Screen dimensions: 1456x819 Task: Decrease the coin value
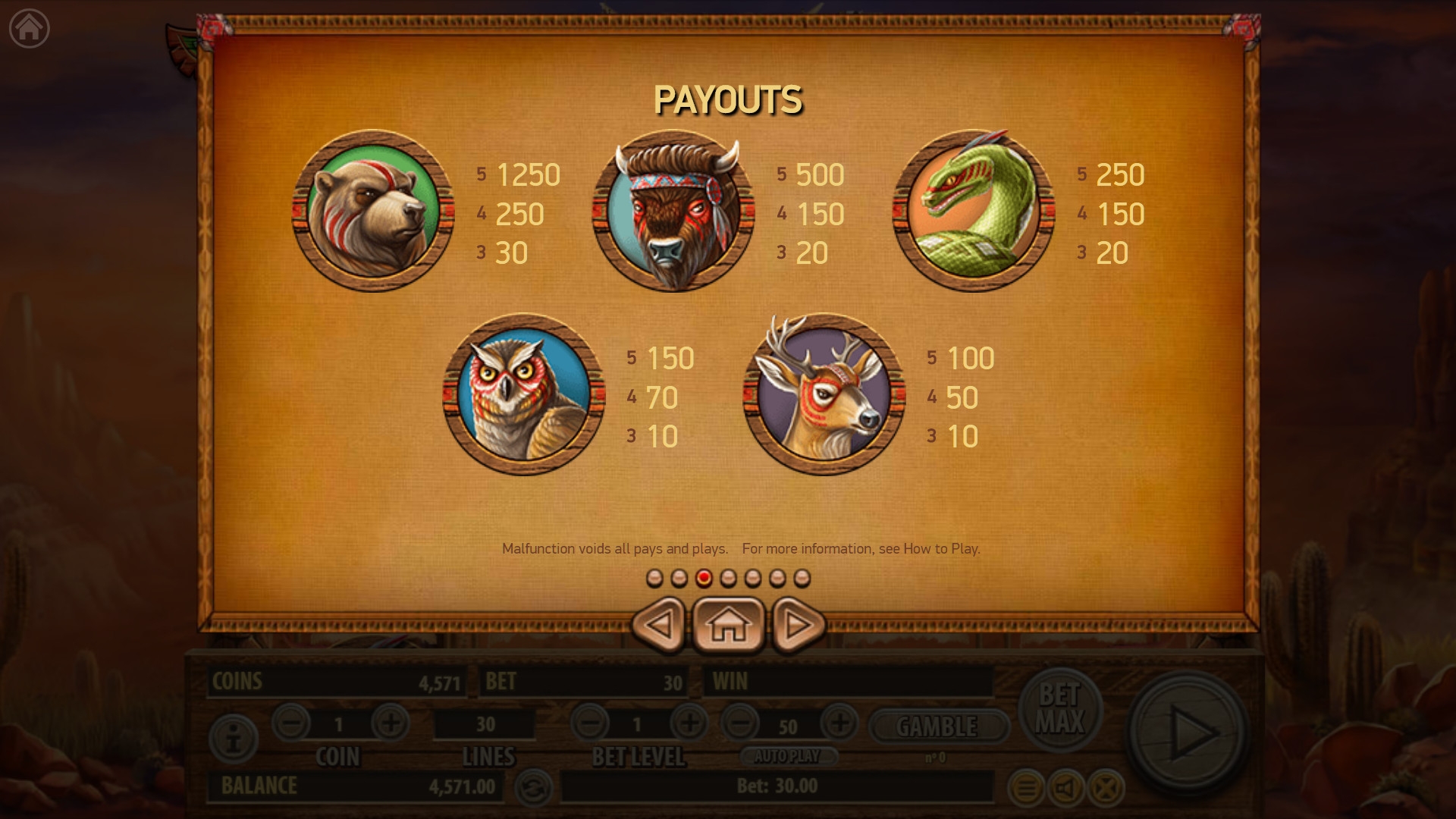(x=291, y=723)
